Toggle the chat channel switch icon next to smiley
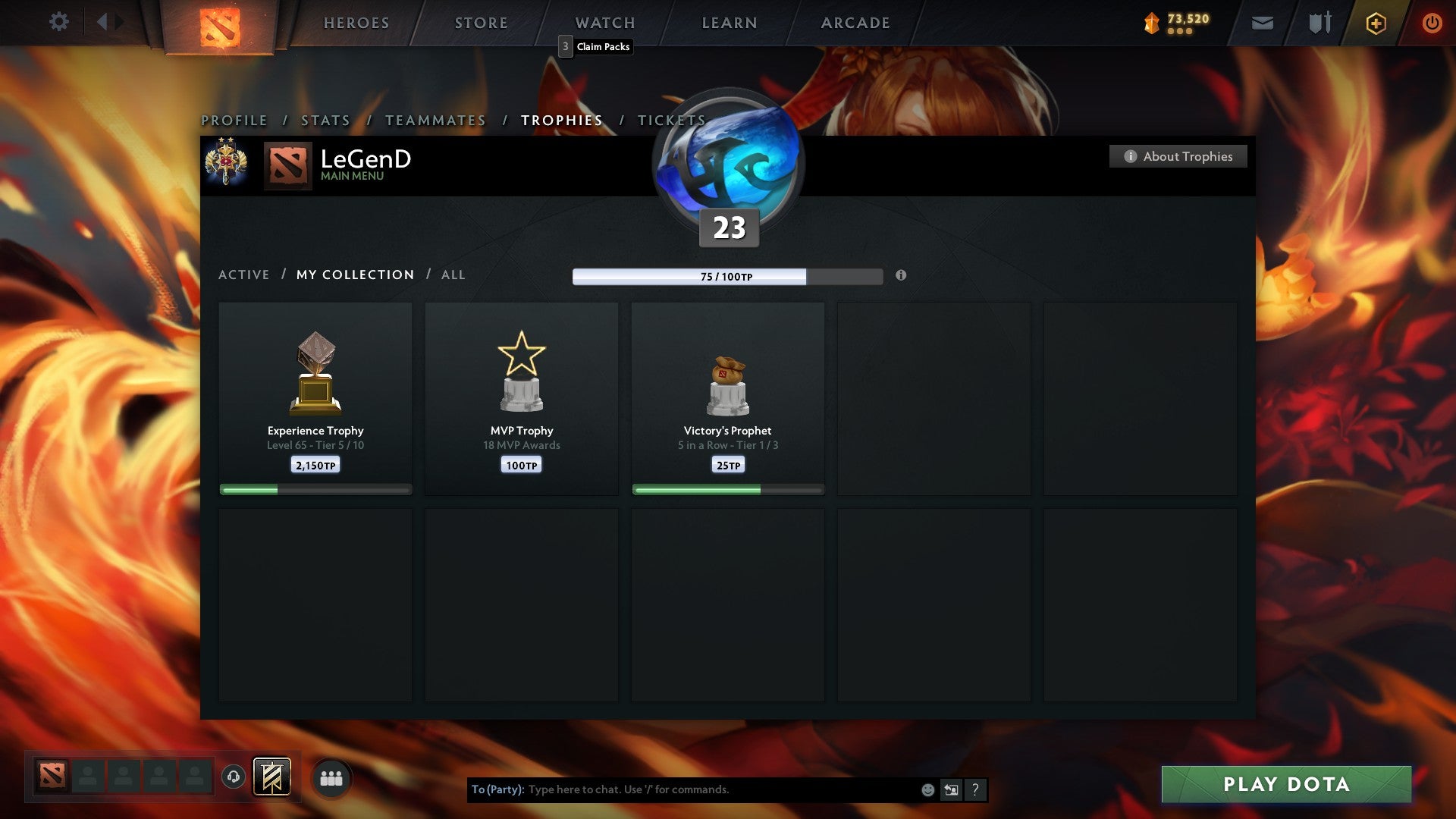Viewport: 1456px width, 819px height. click(951, 789)
